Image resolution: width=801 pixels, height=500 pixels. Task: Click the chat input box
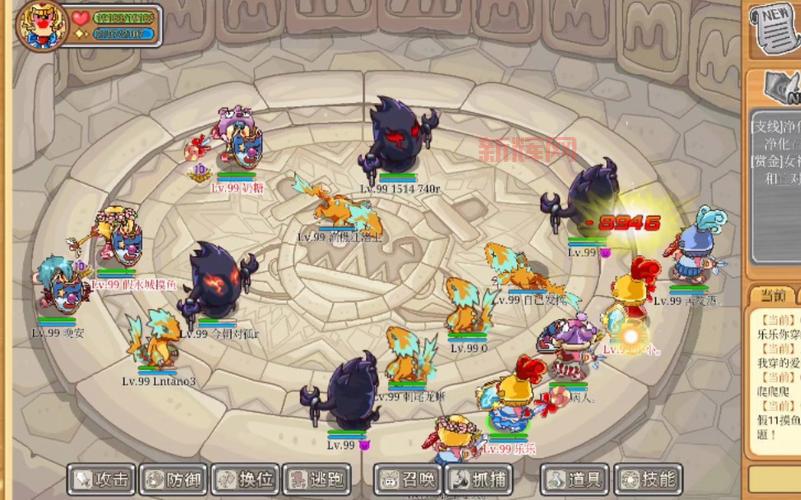(774, 478)
